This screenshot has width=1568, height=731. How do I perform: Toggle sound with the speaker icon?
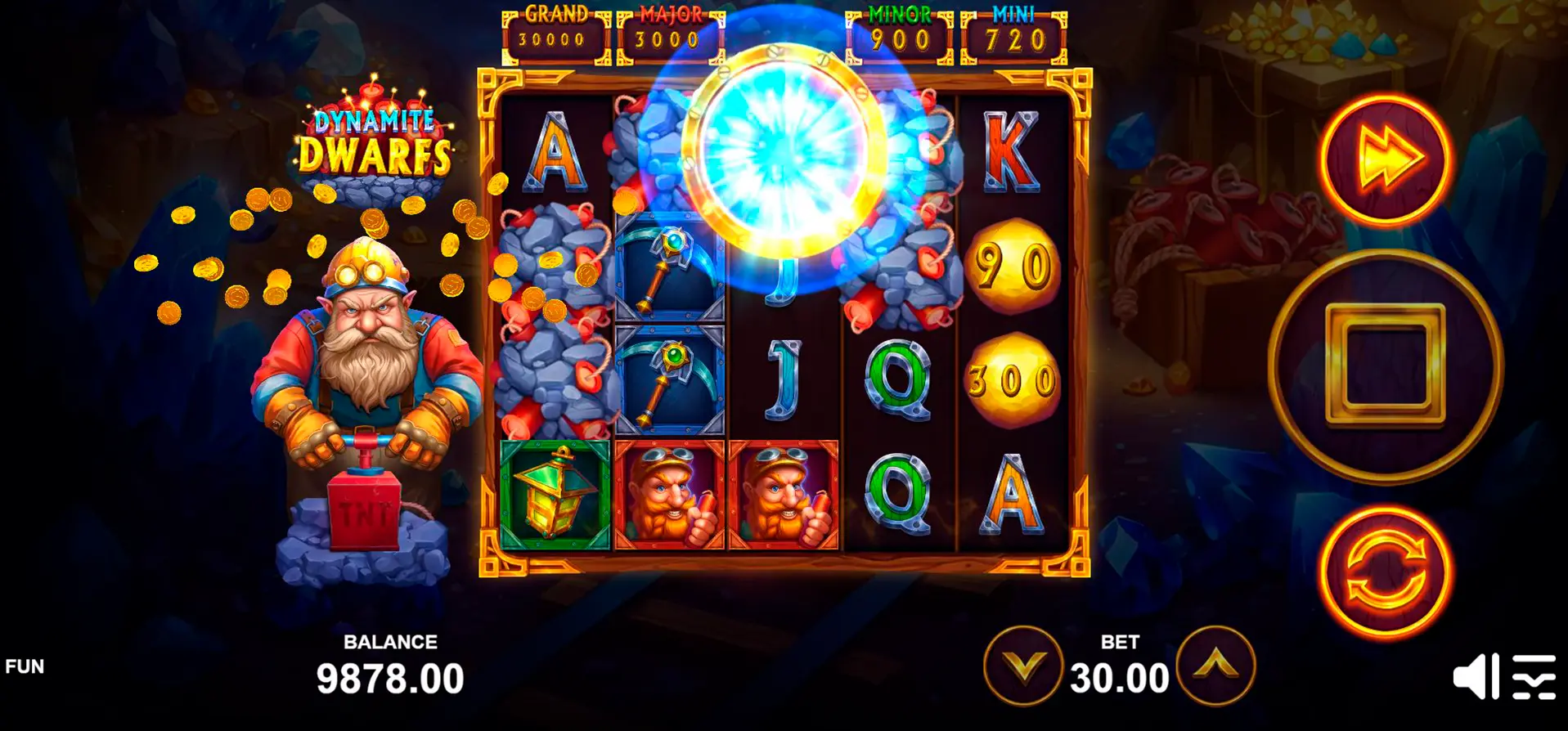point(1475,677)
